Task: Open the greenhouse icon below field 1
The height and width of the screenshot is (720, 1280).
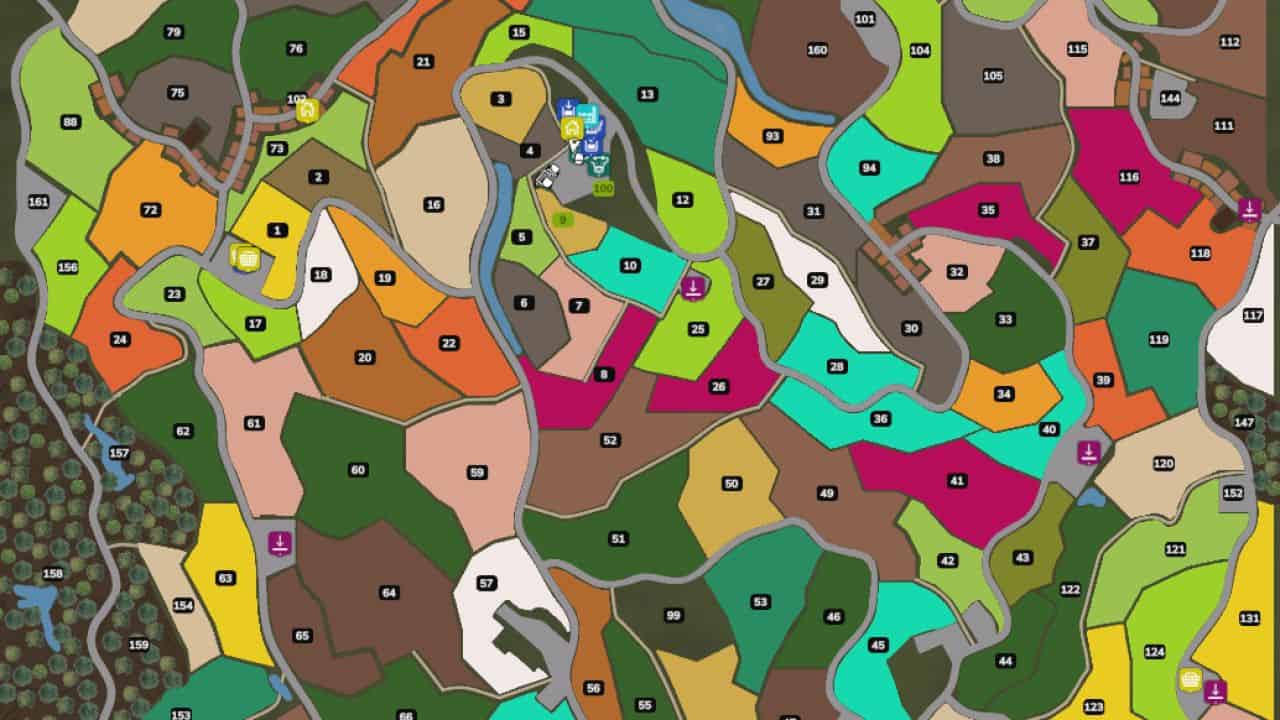Action: (x=245, y=258)
